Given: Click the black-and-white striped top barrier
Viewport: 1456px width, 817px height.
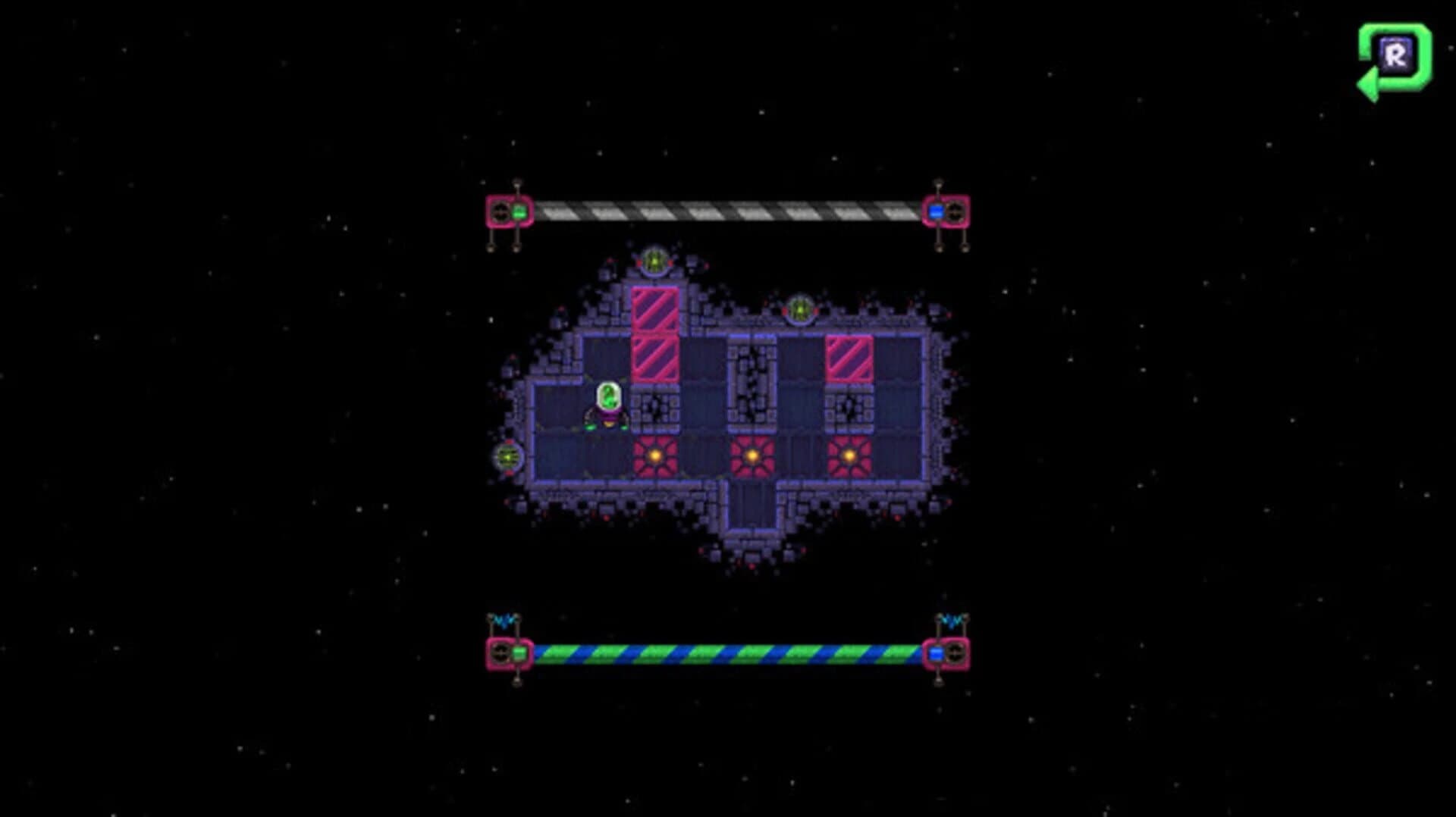Looking at the screenshot, I should [x=728, y=210].
